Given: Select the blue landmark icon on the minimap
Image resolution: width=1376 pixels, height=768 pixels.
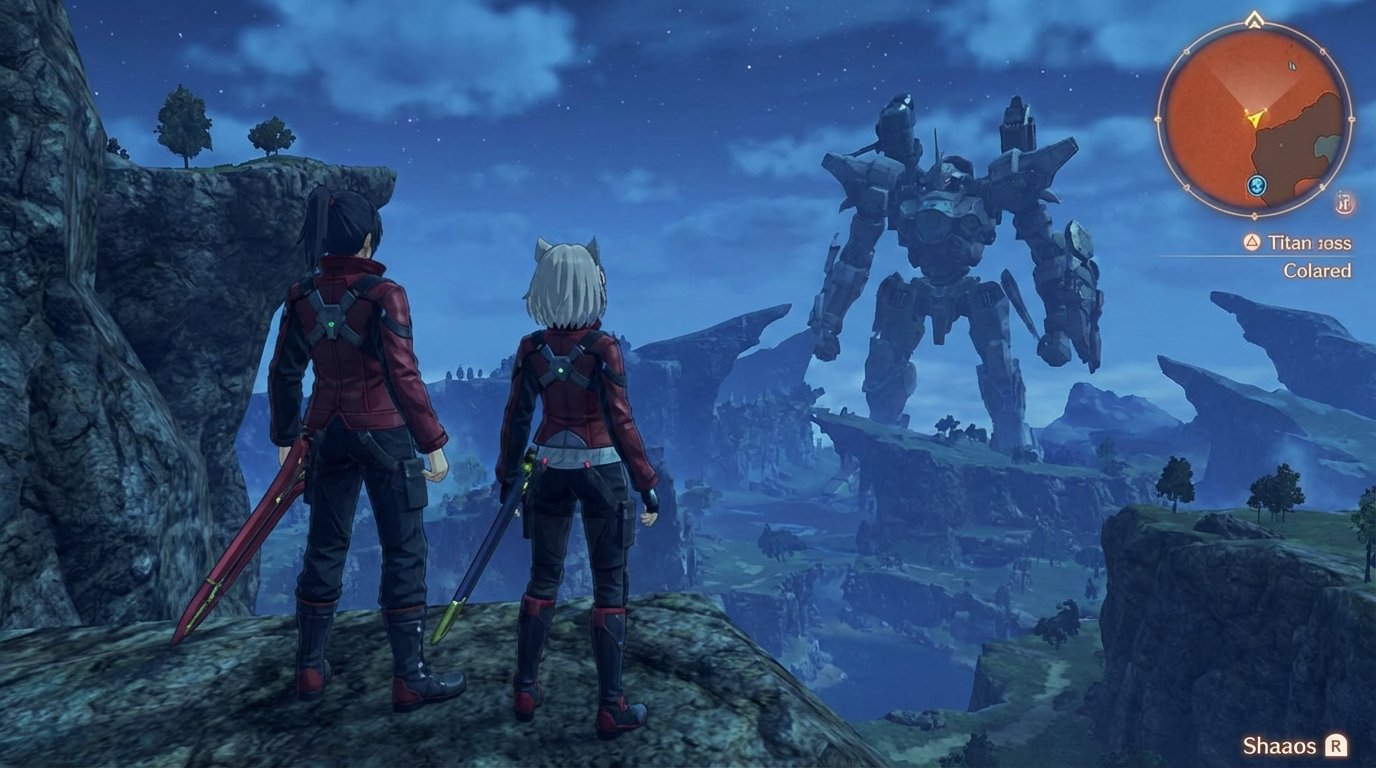Looking at the screenshot, I should [1255, 185].
